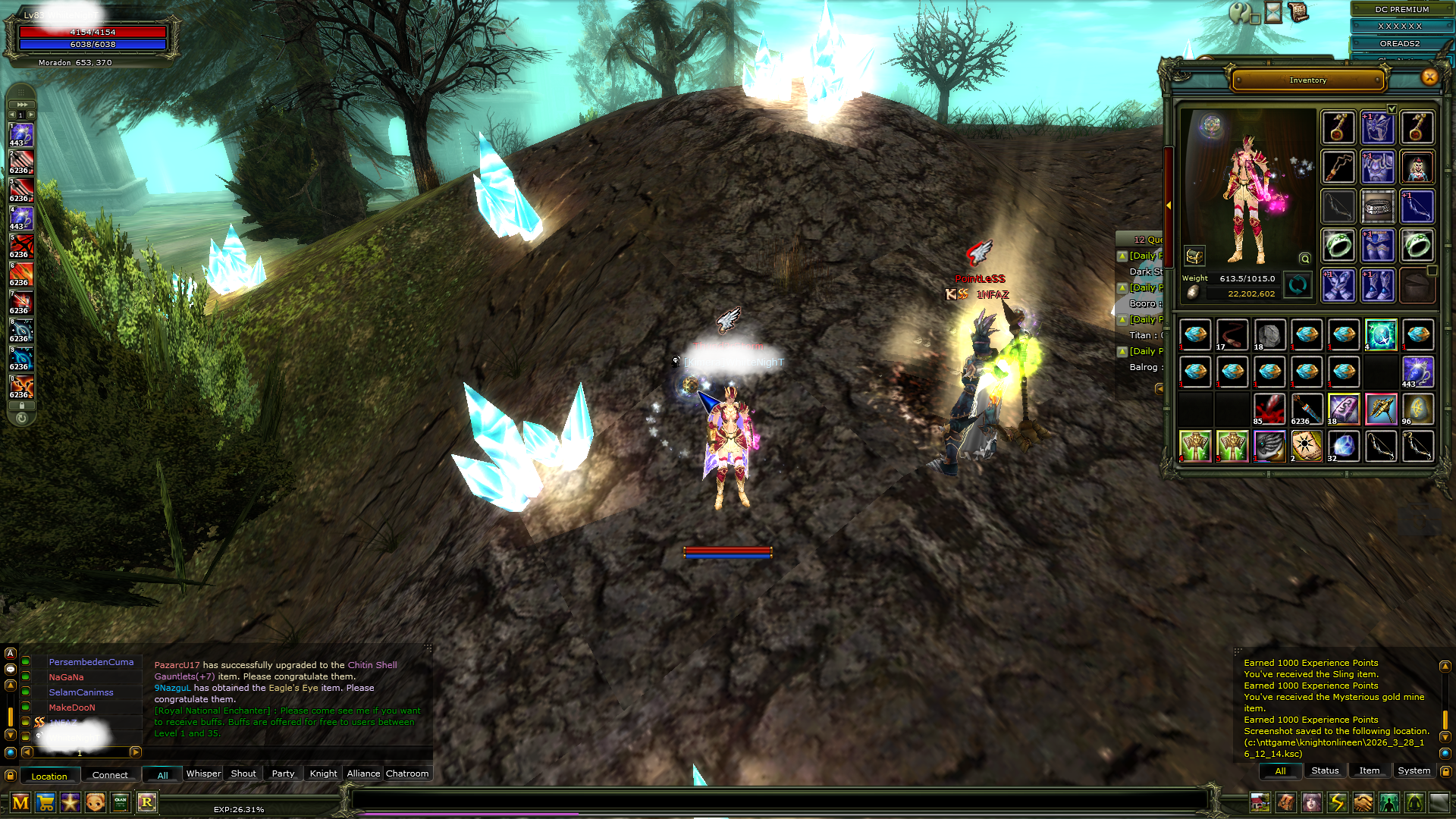Select the mana potion stack of 443
The image size is (1456, 819).
click(x=1417, y=372)
